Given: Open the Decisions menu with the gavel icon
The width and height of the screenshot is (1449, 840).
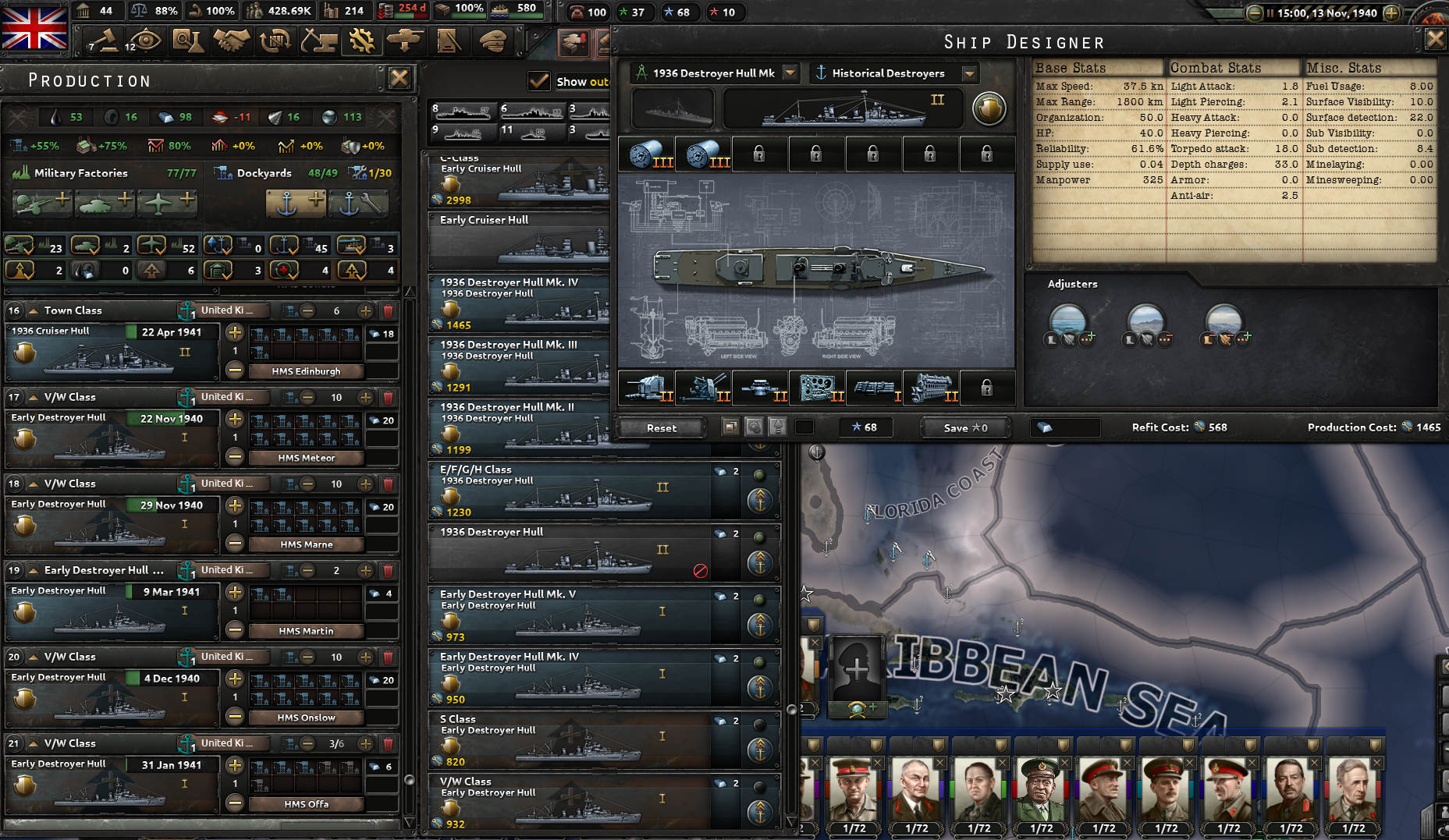Looking at the screenshot, I should click(x=105, y=41).
